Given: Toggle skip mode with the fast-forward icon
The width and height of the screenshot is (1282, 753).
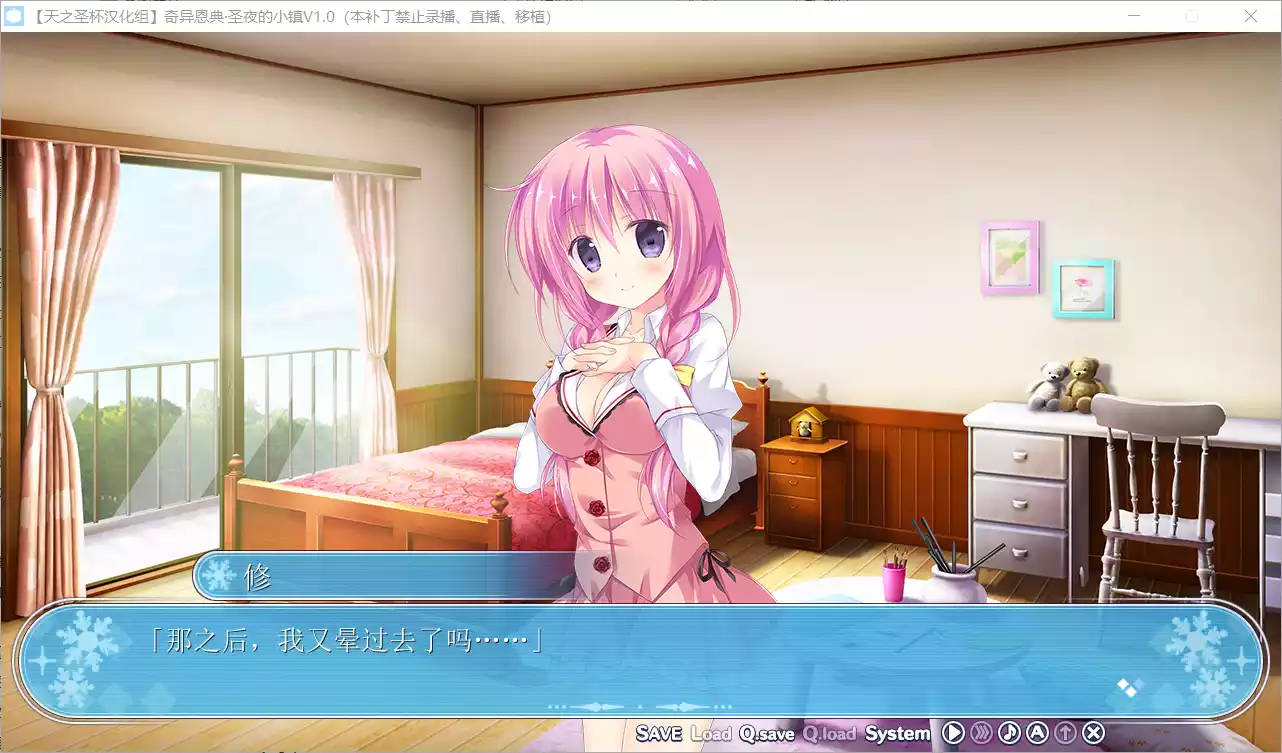Looking at the screenshot, I should 981,733.
